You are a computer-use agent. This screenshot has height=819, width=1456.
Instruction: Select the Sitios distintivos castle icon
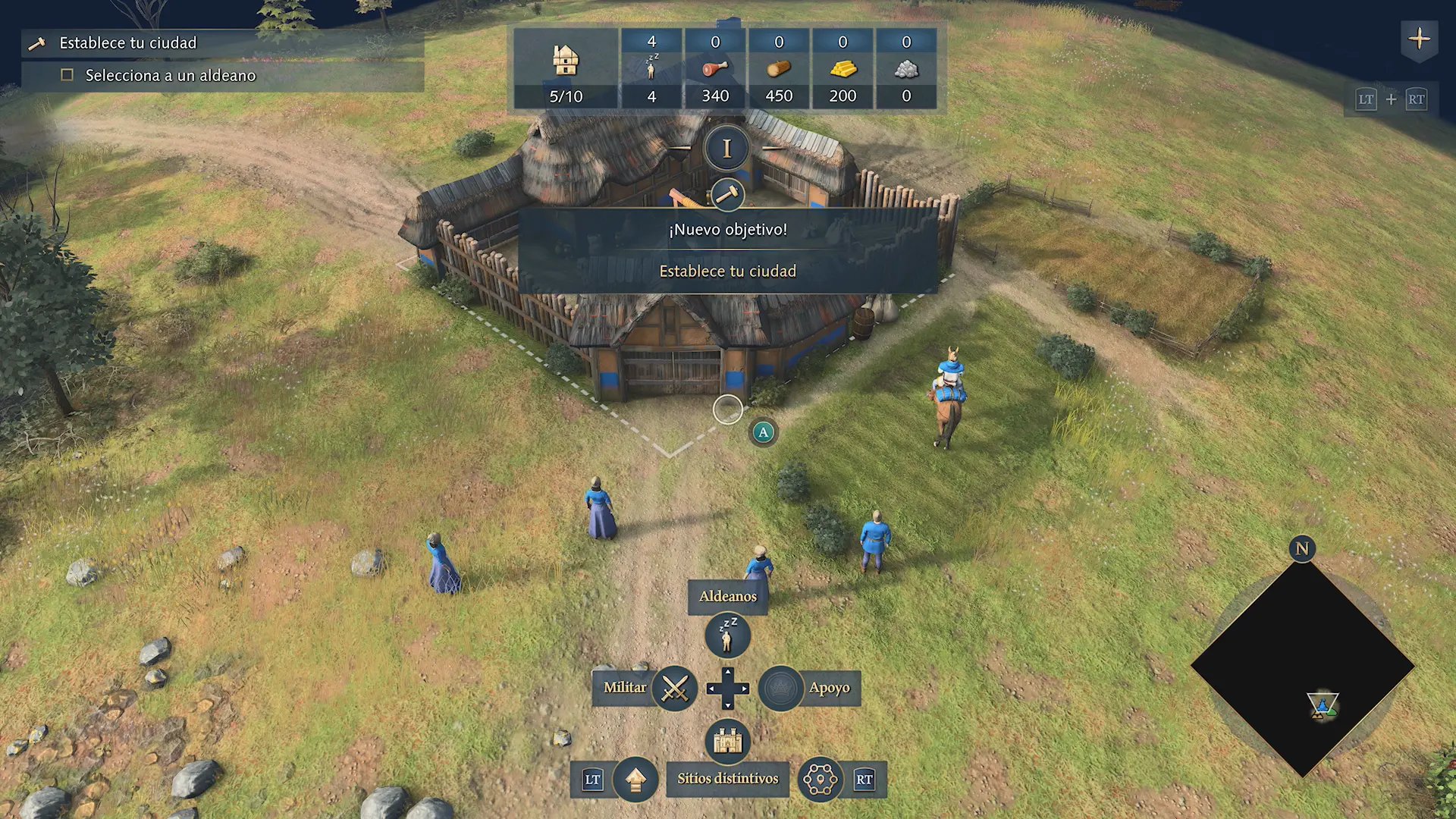click(x=727, y=740)
